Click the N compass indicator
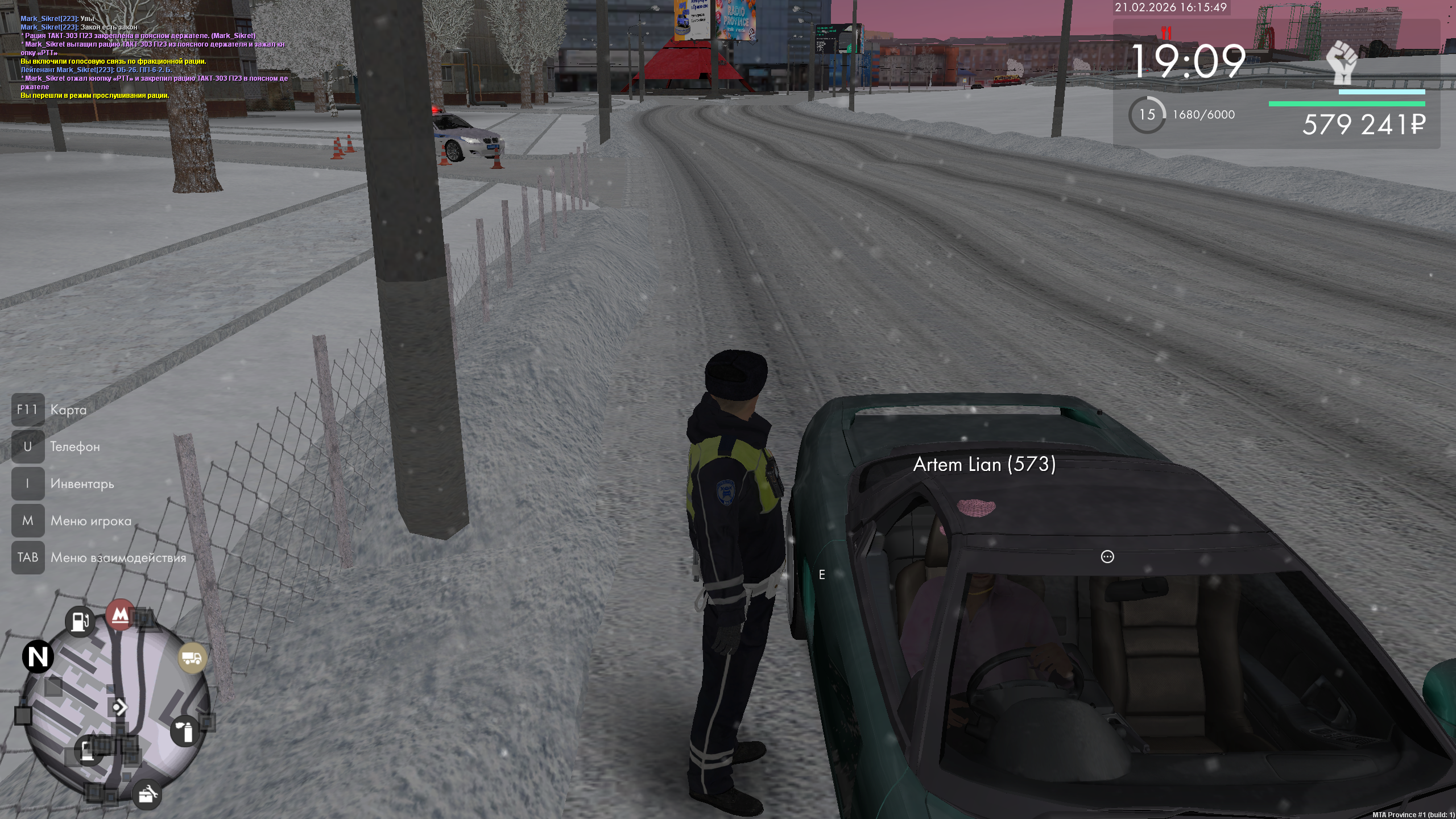The height and width of the screenshot is (819, 1456). click(38, 657)
